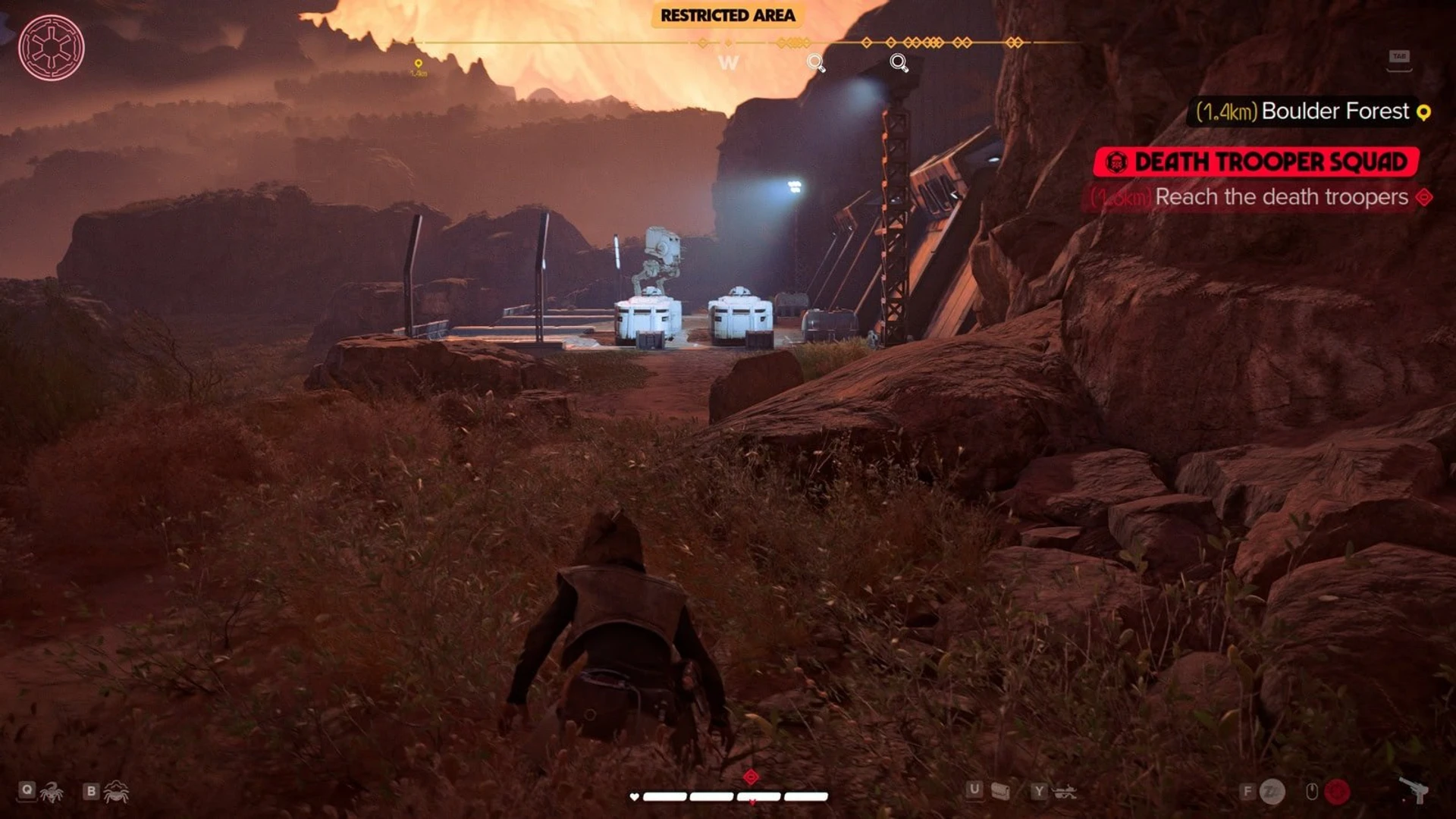Viewport: 1456px width, 819px height.
Task: Click the stim pouch icon next to U
Action: 1003,791
